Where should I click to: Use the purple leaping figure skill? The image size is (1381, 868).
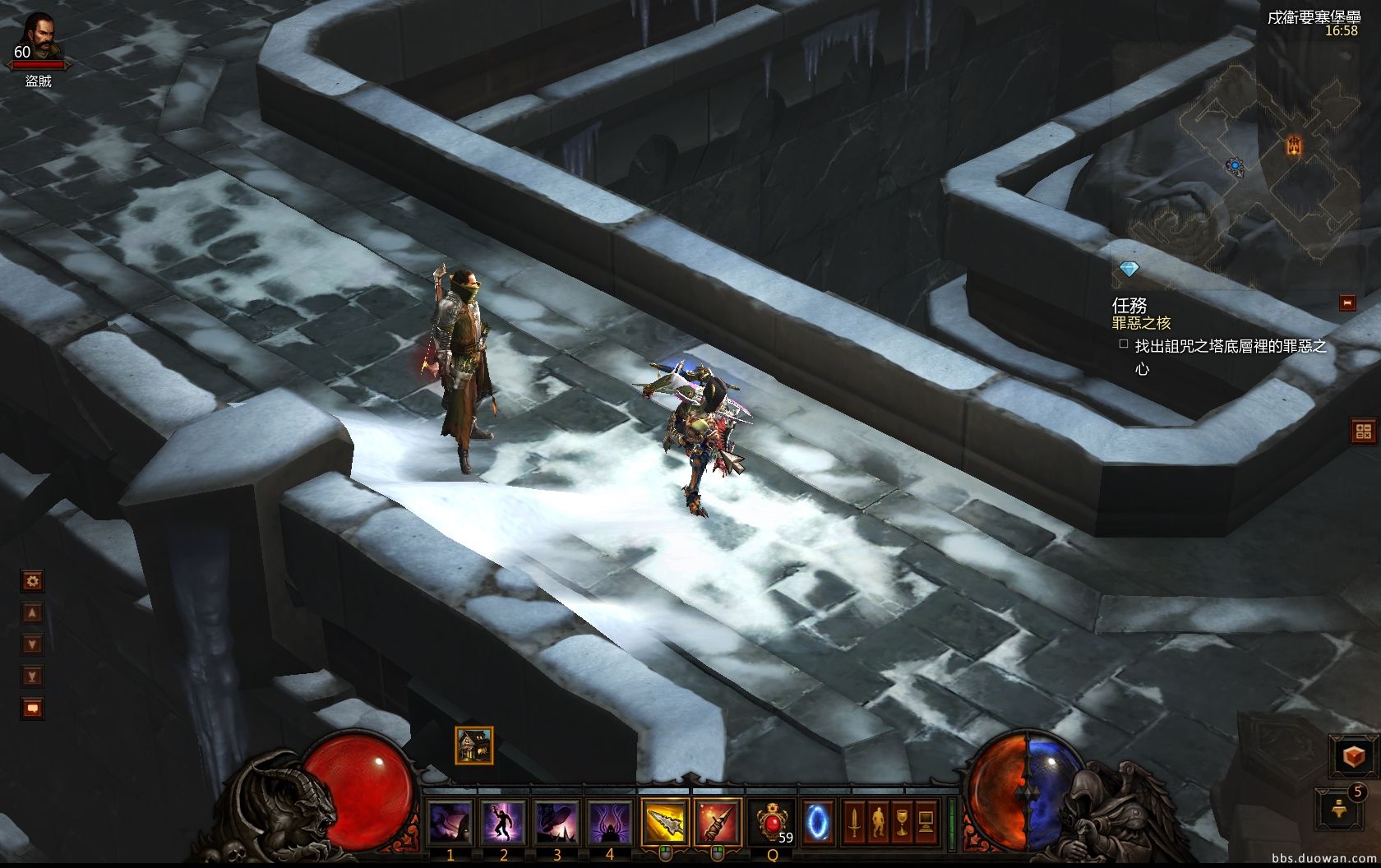504,822
